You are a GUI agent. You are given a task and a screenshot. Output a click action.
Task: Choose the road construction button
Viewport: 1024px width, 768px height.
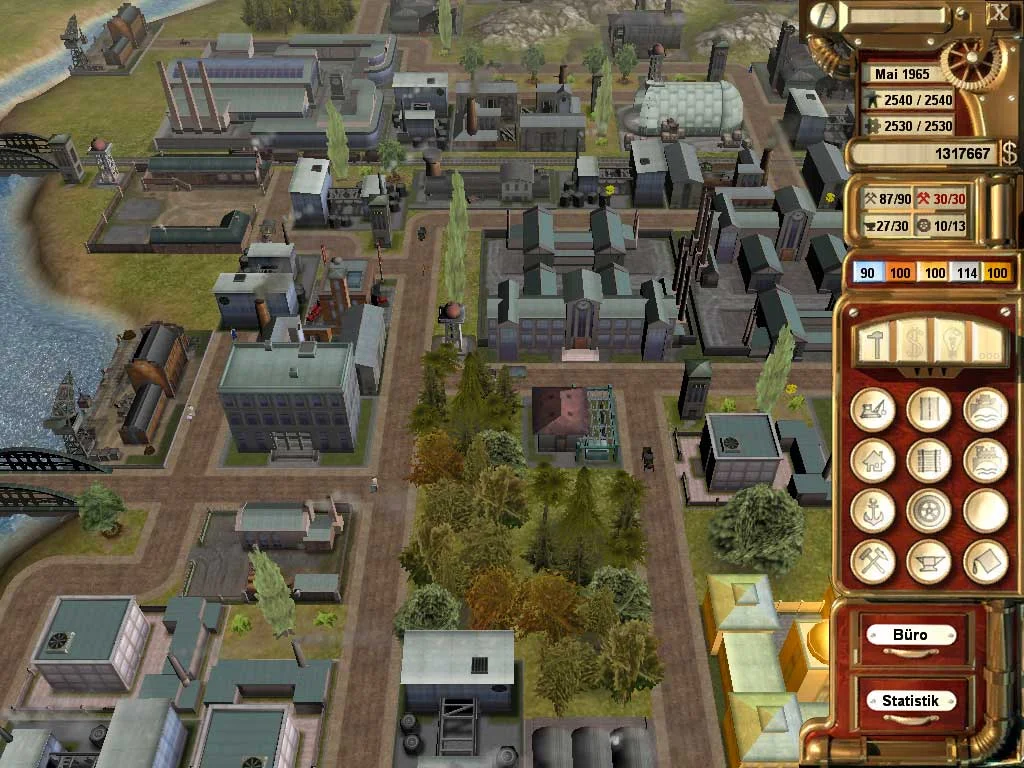[928, 410]
